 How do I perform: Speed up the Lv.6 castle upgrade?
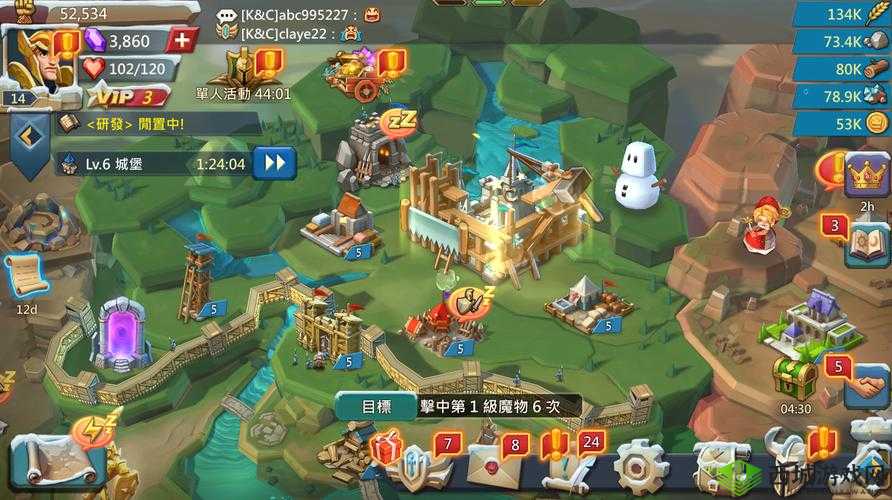pyautogui.click(x=274, y=163)
